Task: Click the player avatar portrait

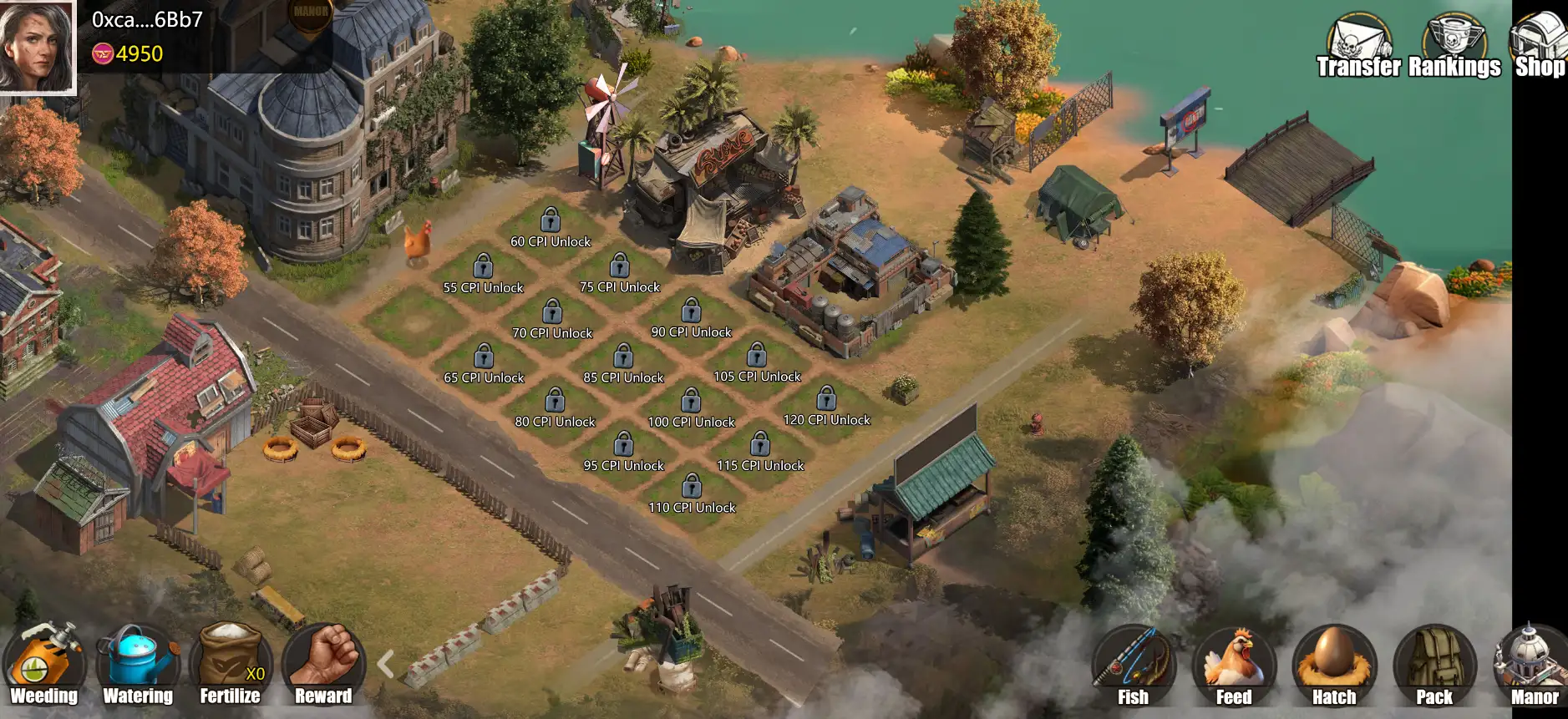Action: [x=37, y=45]
